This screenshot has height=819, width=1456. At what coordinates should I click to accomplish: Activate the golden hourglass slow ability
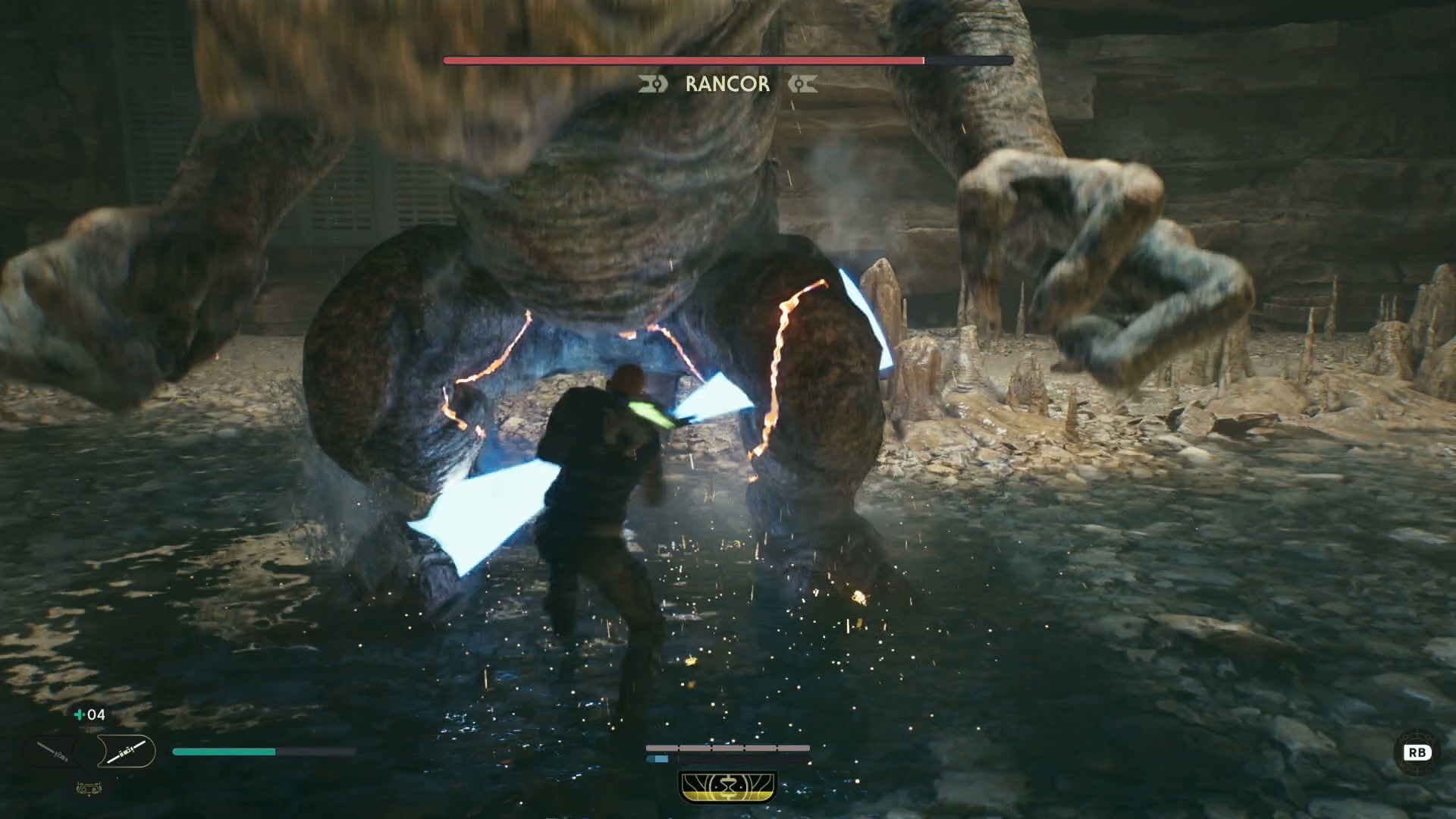tap(728, 786)
